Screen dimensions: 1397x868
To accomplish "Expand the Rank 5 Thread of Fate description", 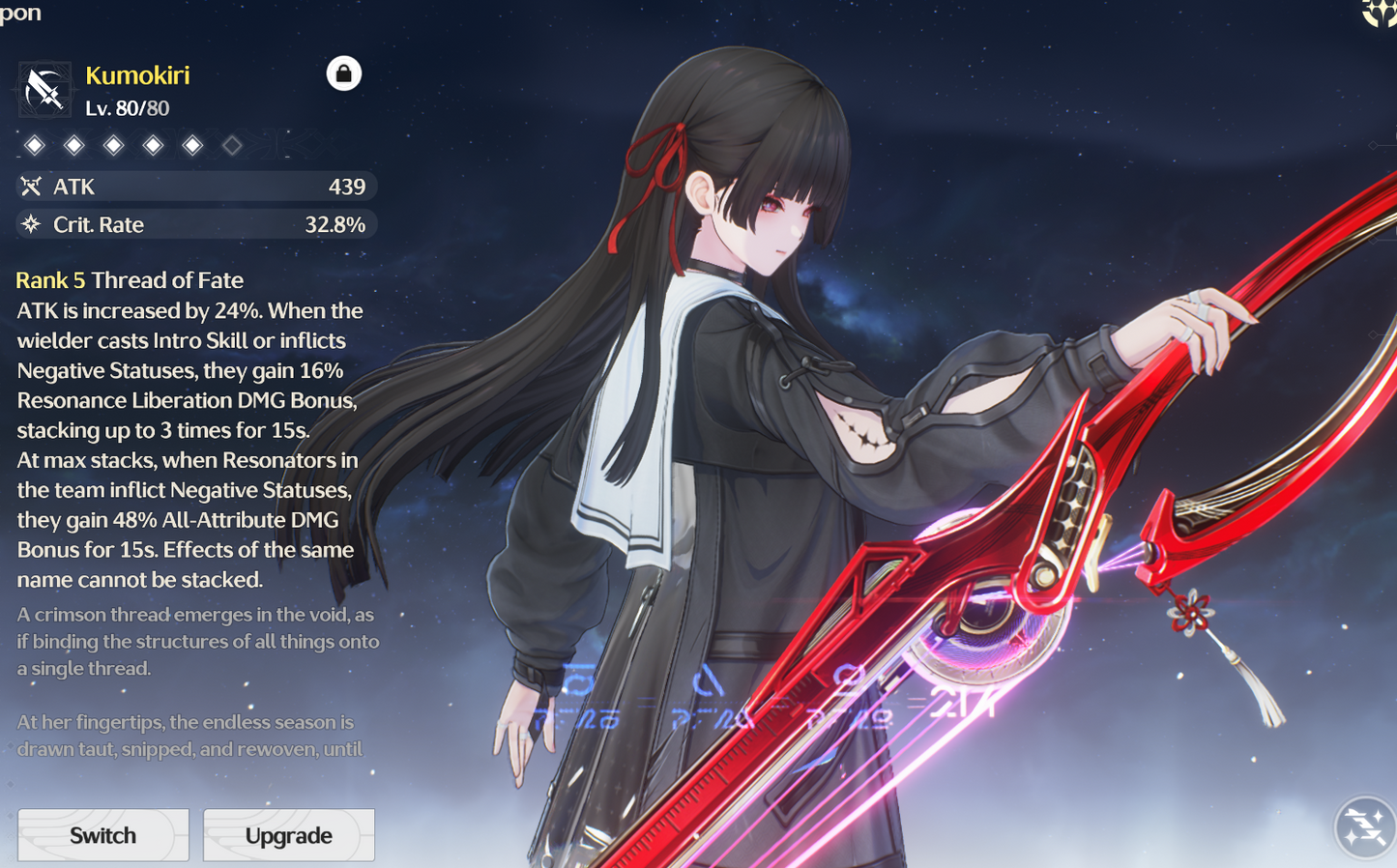I will tap(129, 280).
